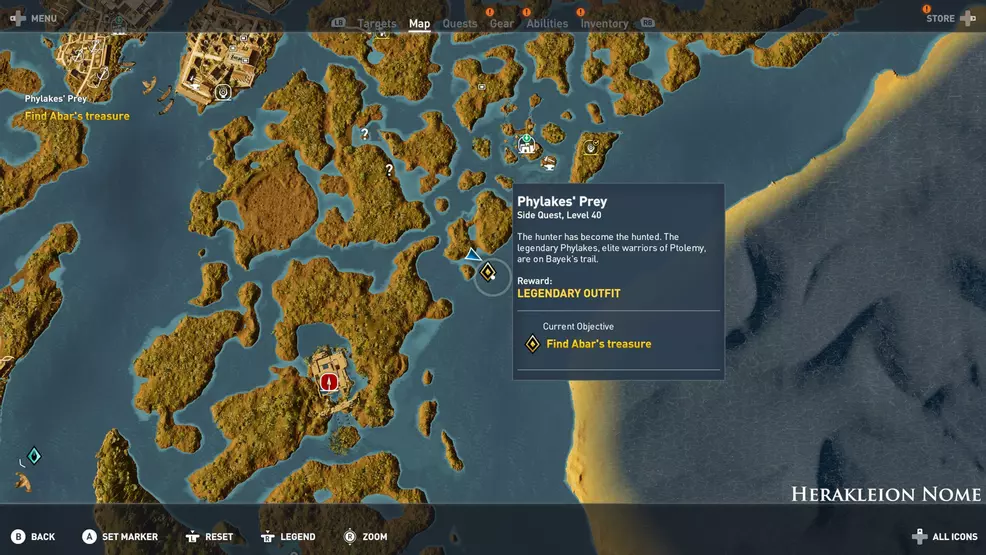Choose Set Marker

pos(120,537)
